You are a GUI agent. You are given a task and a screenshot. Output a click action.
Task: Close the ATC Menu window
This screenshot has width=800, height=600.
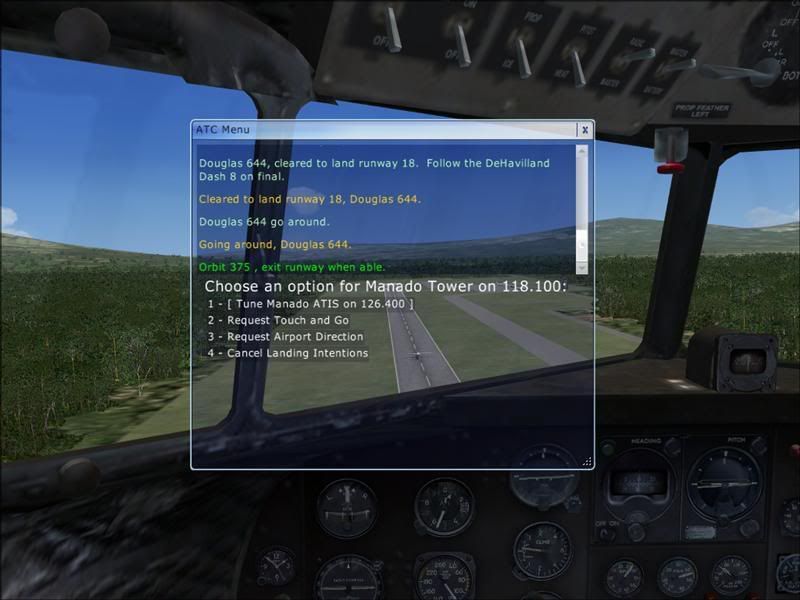coord(585,130)
